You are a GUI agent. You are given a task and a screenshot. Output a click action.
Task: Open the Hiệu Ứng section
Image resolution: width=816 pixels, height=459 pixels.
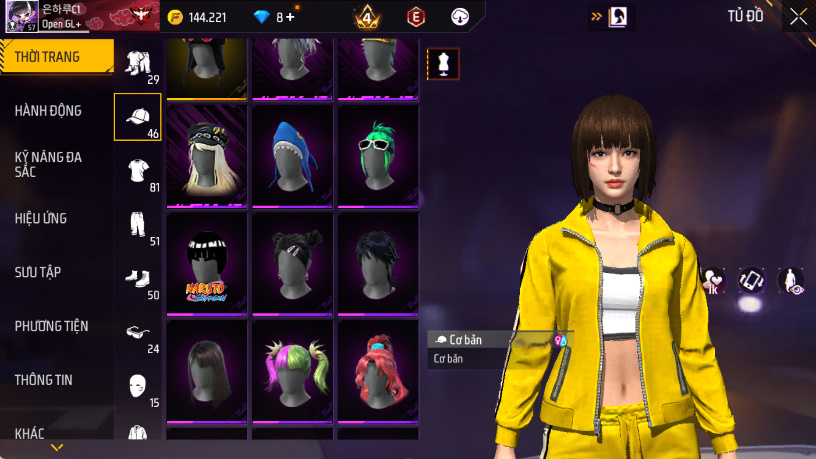[x=41, y=218]
